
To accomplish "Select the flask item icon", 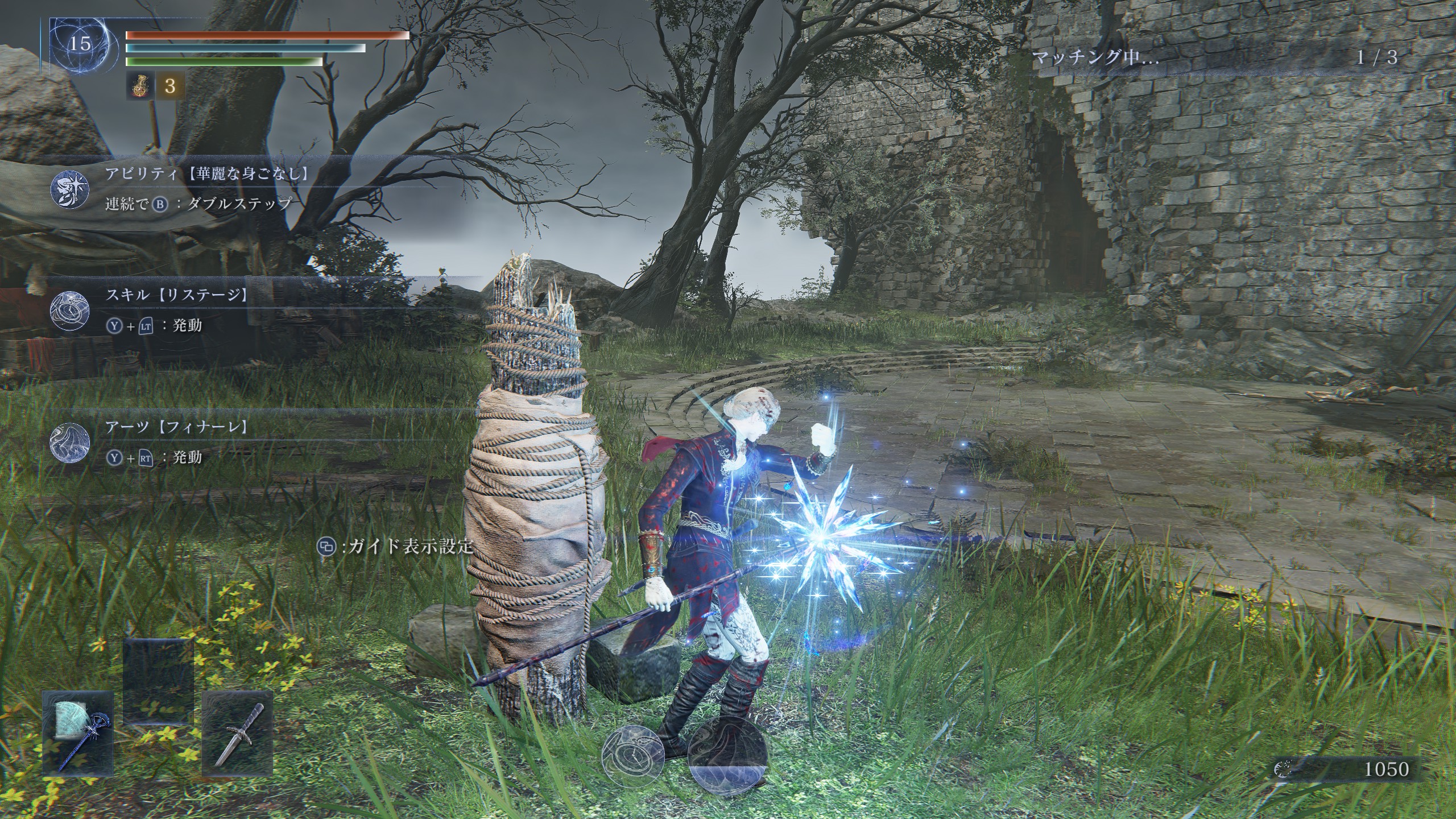I will pos(139,86).
